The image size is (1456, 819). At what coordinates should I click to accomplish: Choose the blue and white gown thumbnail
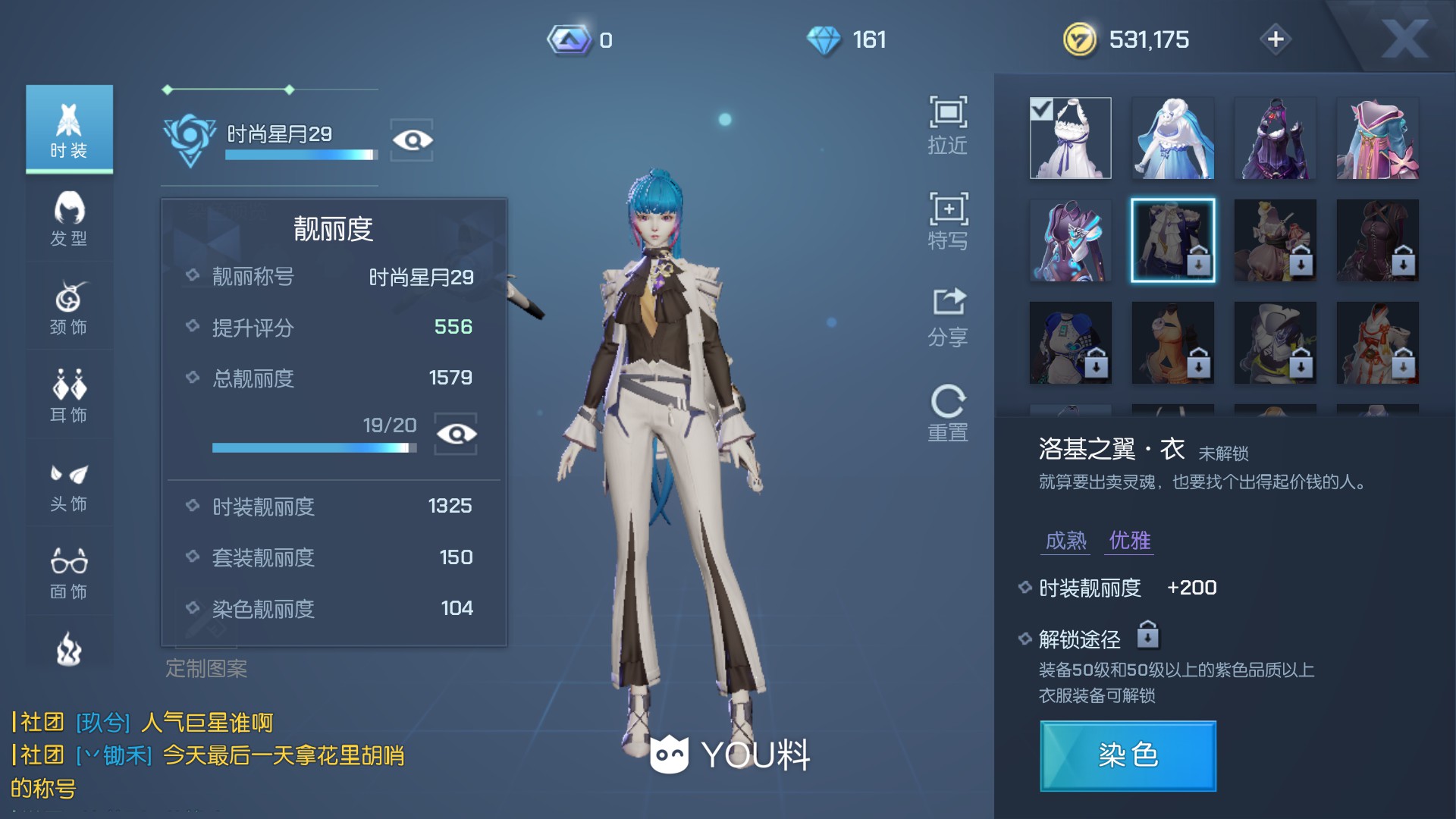[1172, 138]
